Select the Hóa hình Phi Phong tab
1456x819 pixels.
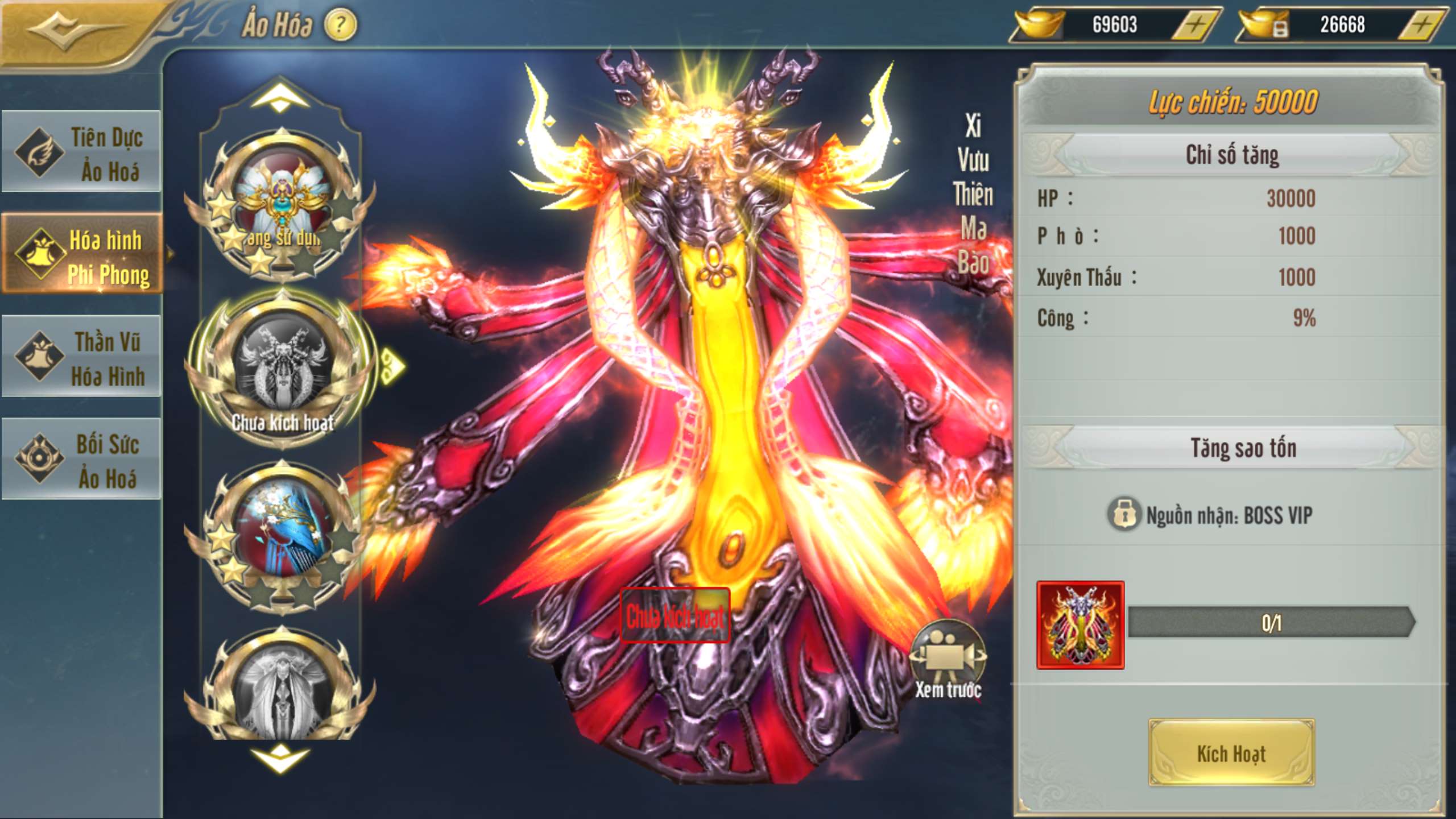[82, 256]
